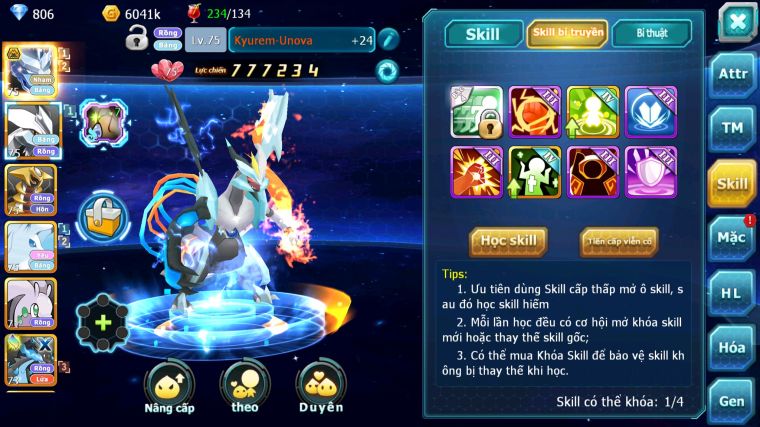Choose the fiery fist skill icon

point(476,171)
